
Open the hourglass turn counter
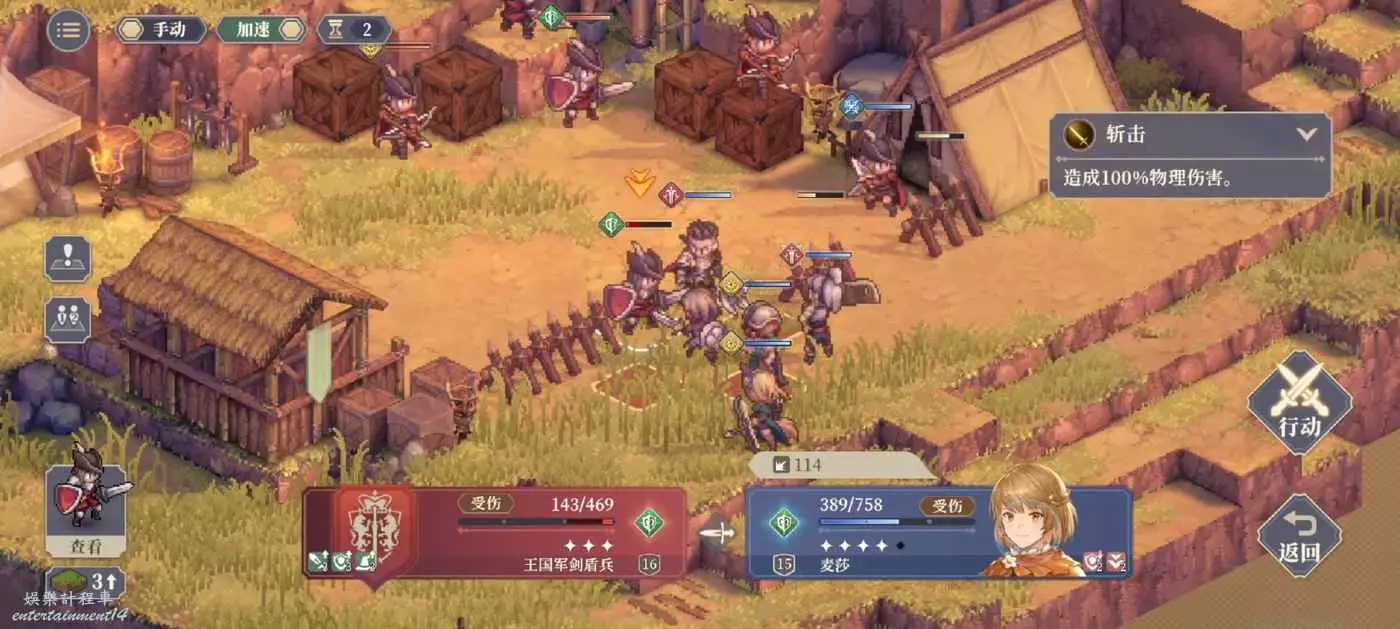tap(354, 30)
